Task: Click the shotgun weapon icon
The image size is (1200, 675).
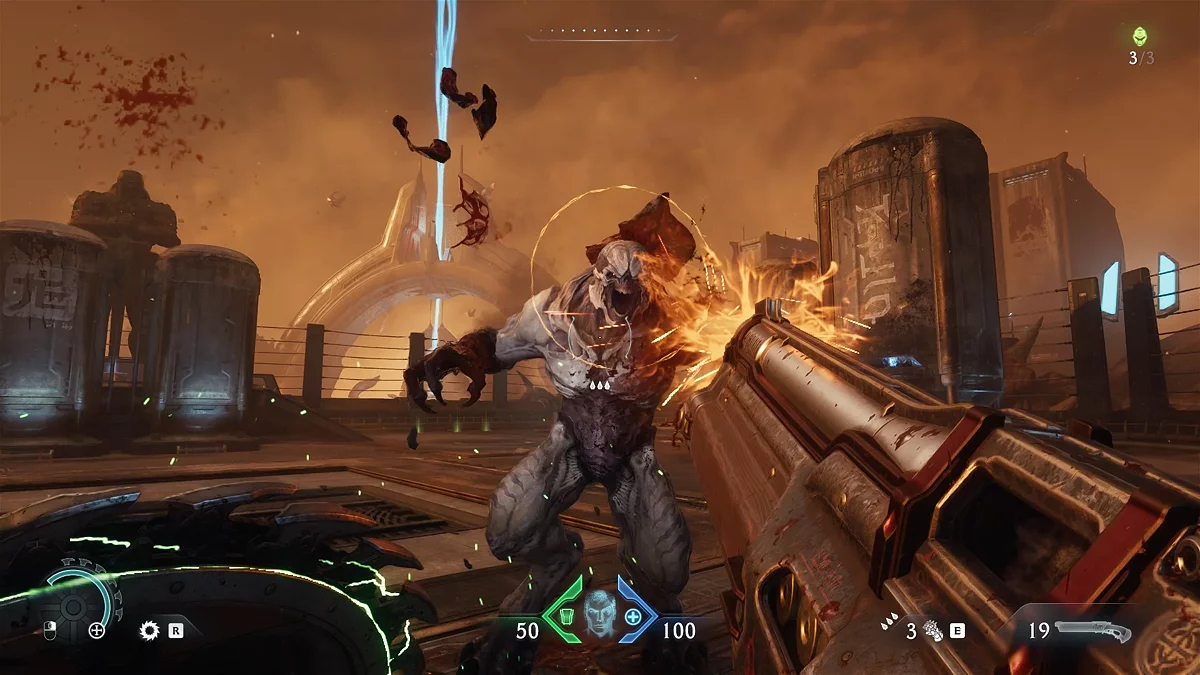Action: 1092,631
